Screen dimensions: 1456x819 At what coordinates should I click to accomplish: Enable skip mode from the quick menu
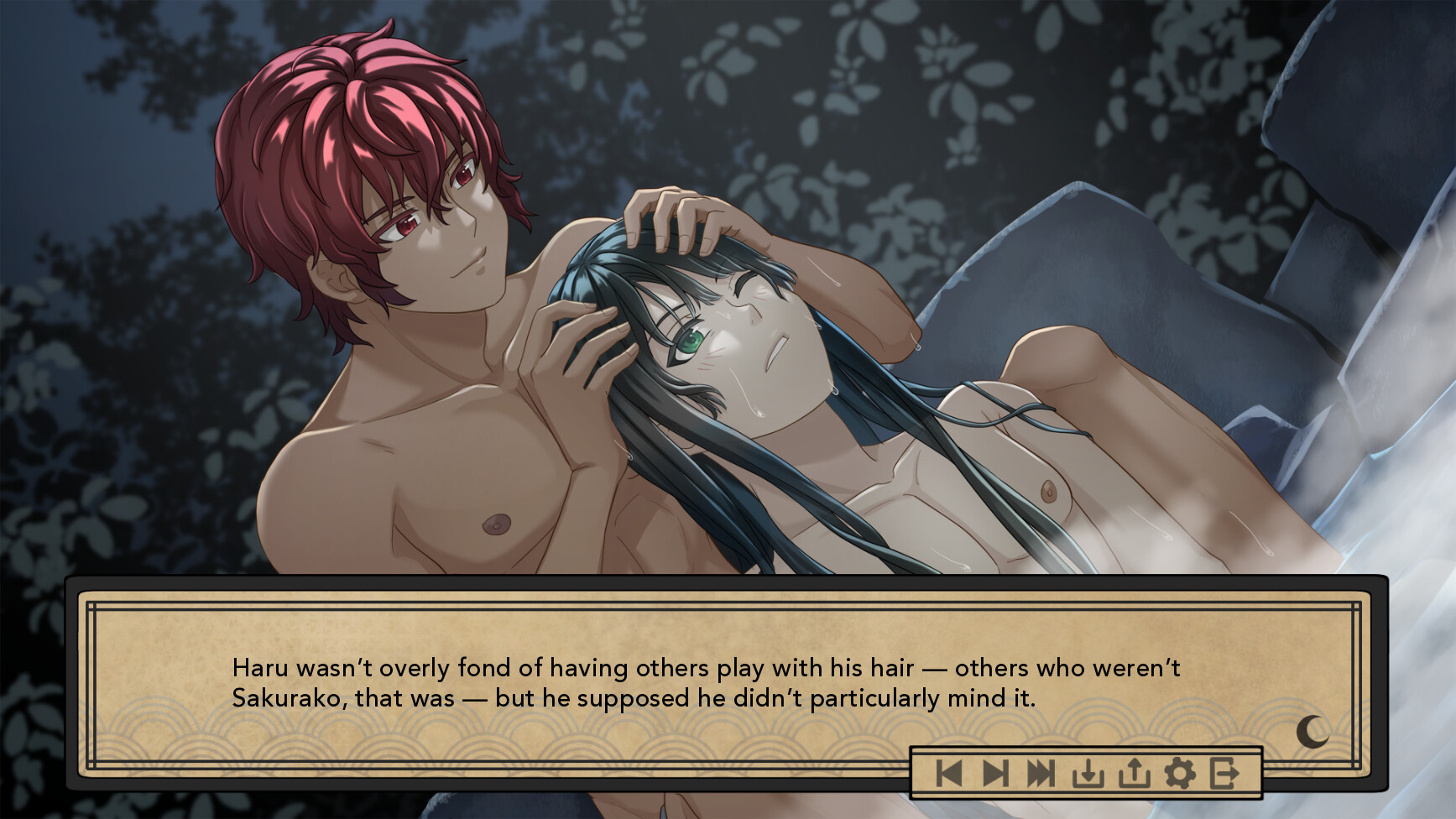[x=1042, y=772]
